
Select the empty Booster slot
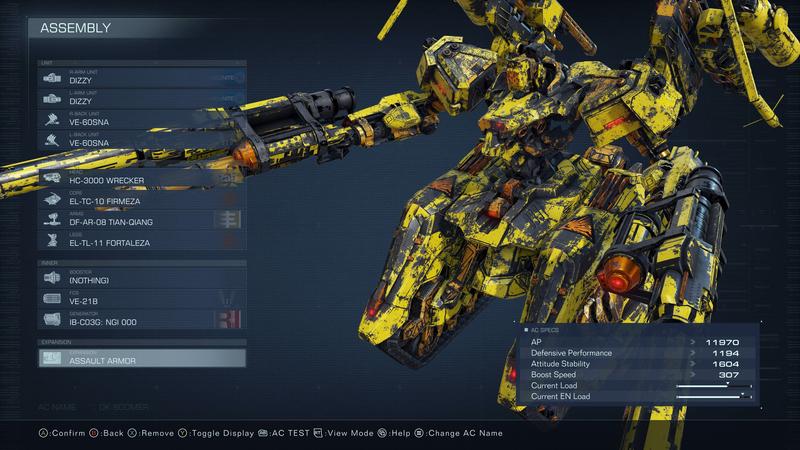[140, 277]
